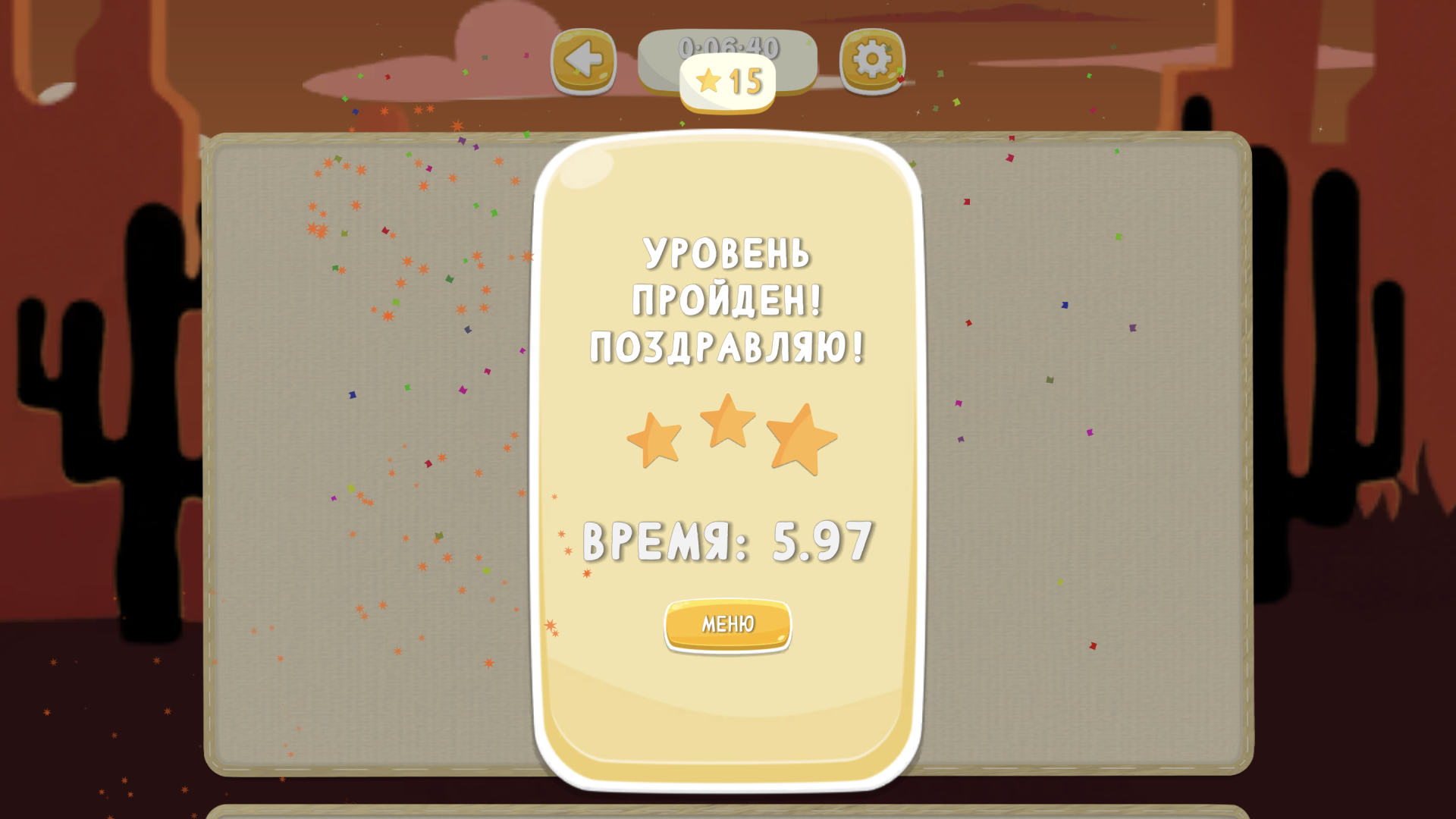Click the star count showing 15
The image size is (1456, 819).
(743, 80)
